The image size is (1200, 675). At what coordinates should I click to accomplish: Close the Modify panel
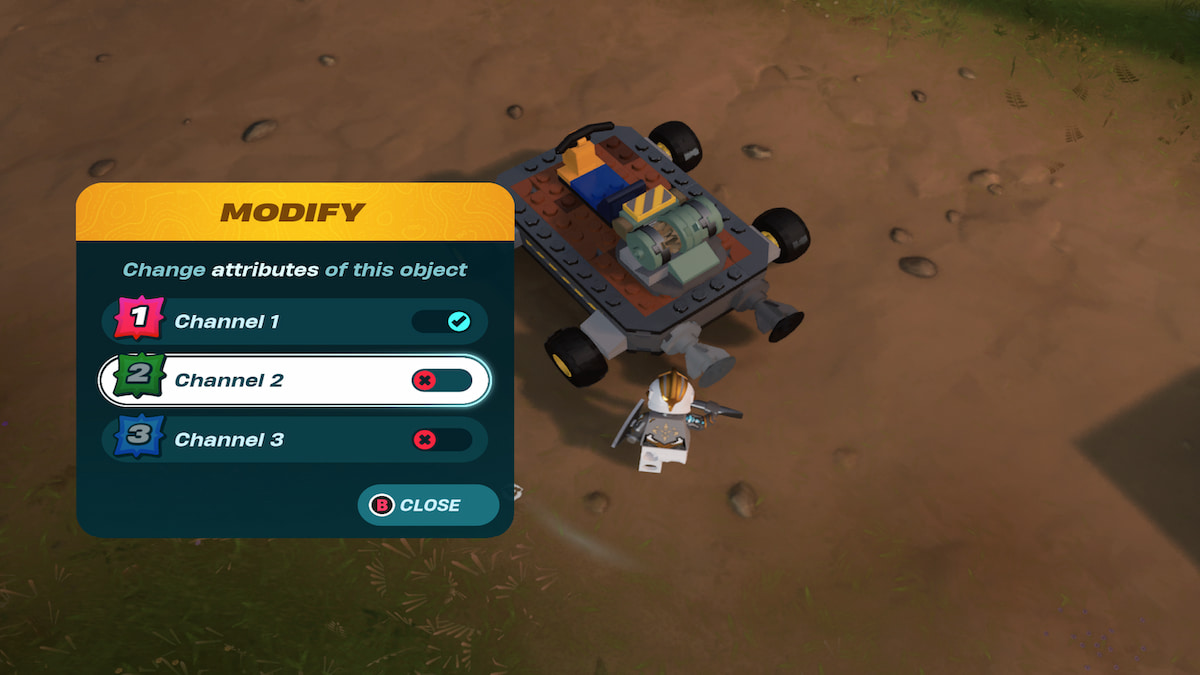tap(428, 505)
